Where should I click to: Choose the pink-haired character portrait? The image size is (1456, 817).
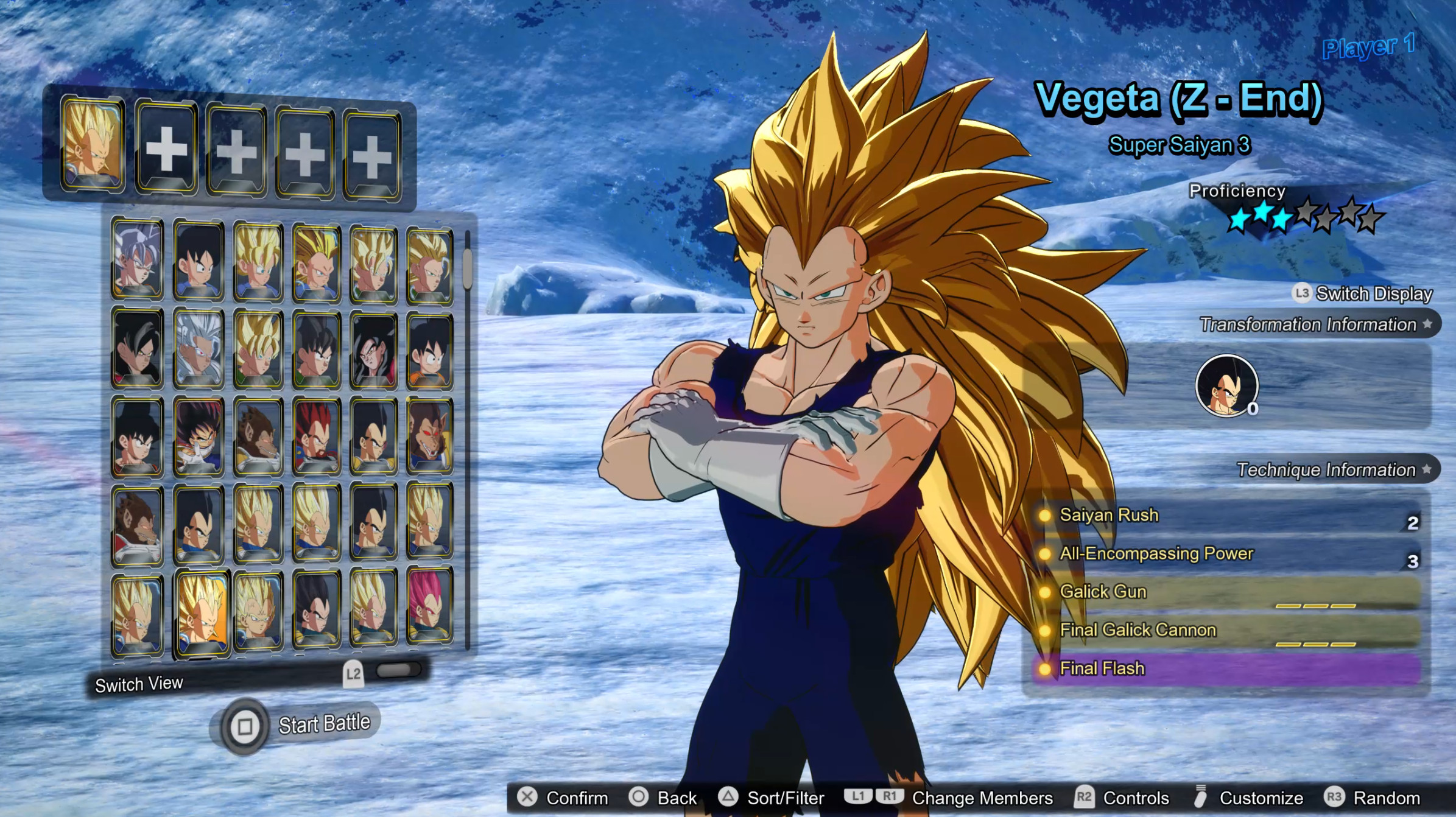[429, 605]
